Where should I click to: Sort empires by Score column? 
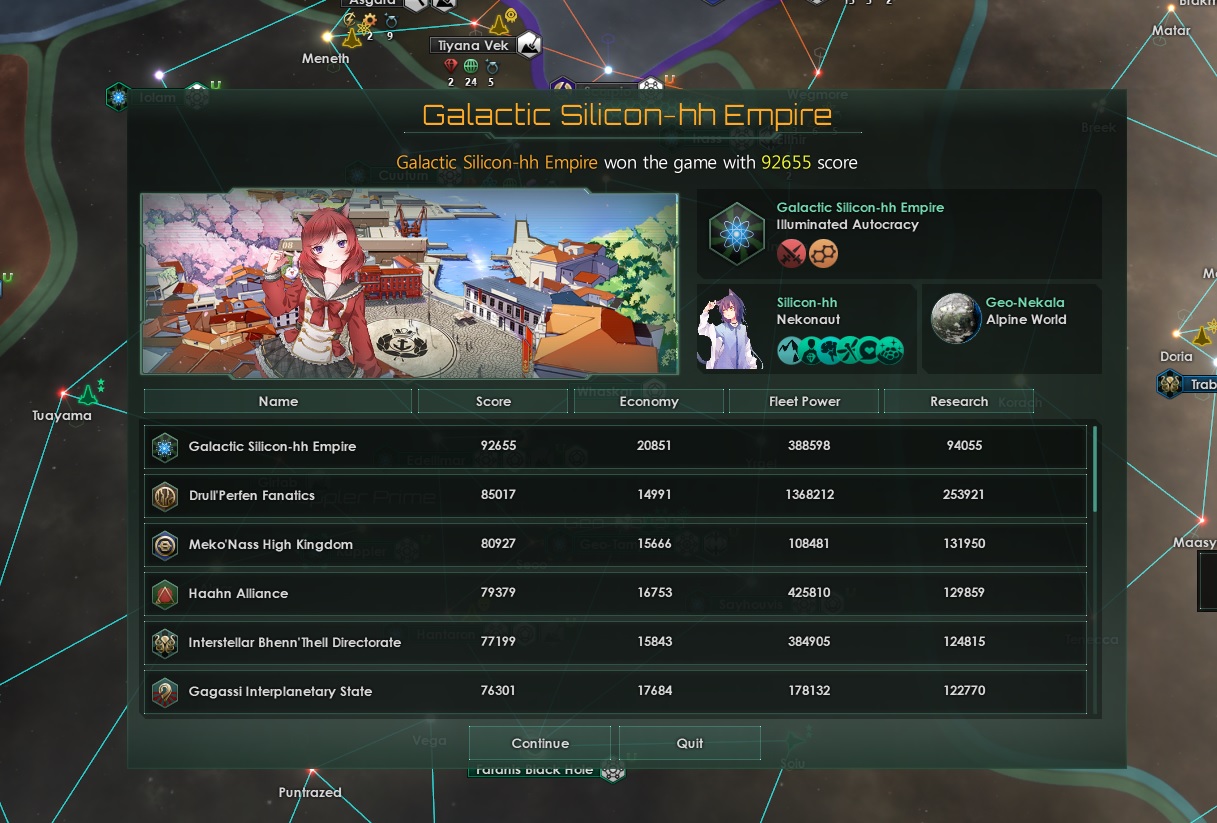point(494,401)
